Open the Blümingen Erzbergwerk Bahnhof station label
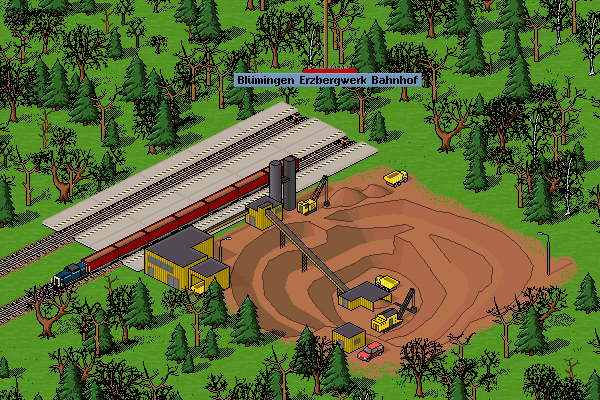The image size is (600, 400). (x=324, y=79)
